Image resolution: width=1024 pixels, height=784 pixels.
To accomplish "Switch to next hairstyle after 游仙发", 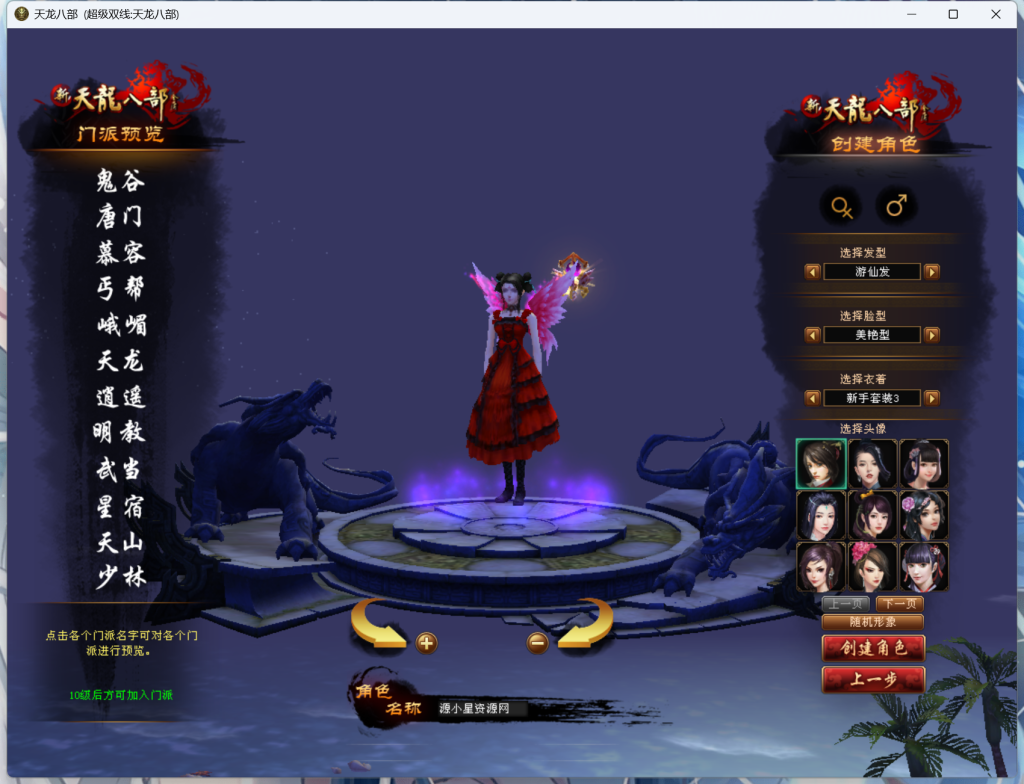I will pos(931,271).
